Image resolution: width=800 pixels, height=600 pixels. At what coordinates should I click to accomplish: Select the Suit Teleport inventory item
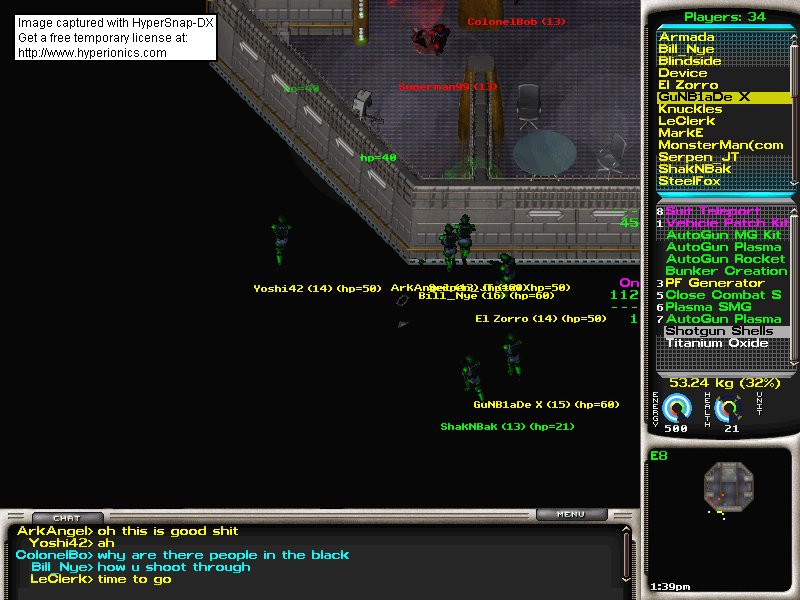pyautogui.click(x=712, y=211)
